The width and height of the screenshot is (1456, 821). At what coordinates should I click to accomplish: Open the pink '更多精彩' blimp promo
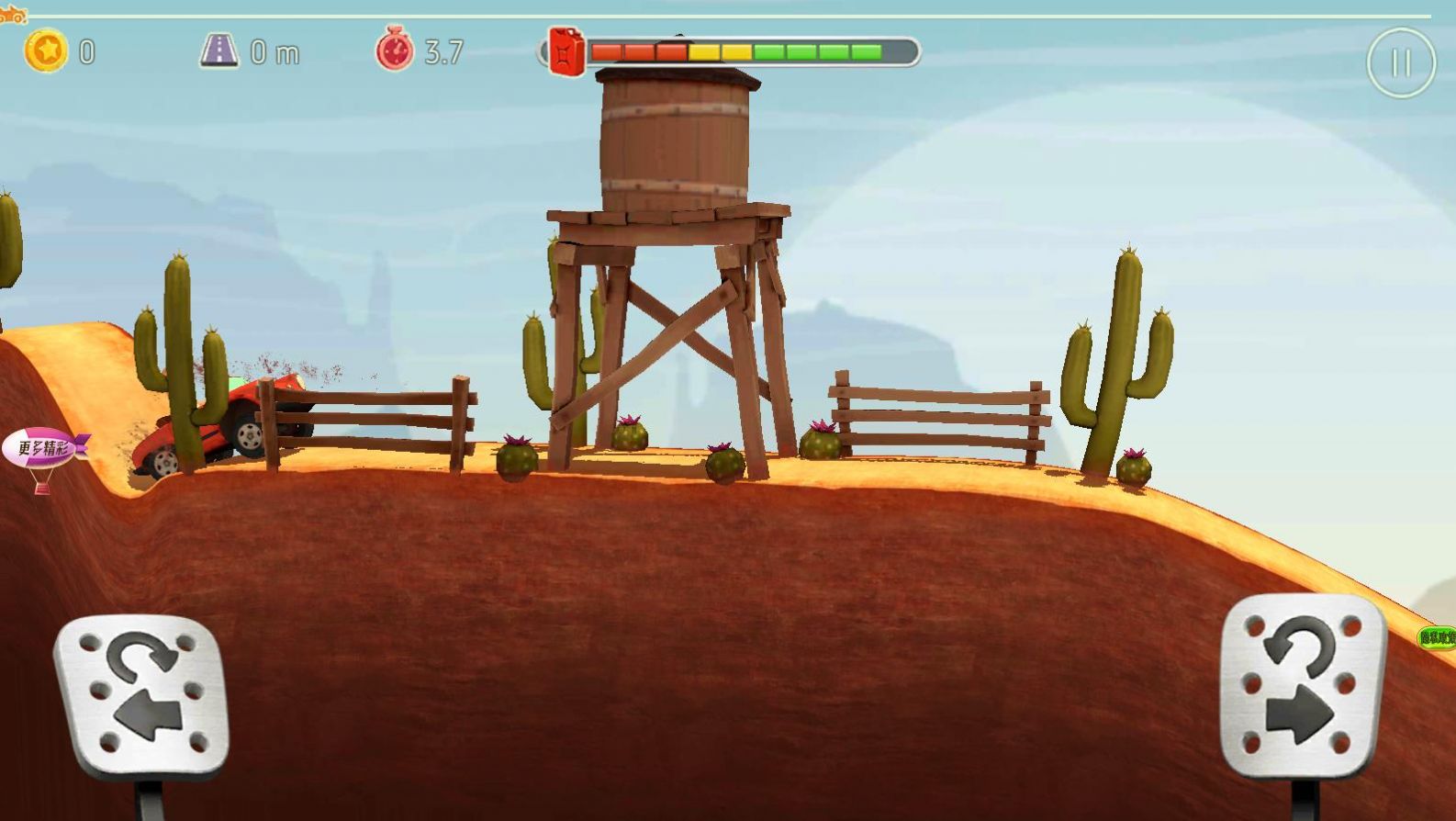[x=44, y=449]
